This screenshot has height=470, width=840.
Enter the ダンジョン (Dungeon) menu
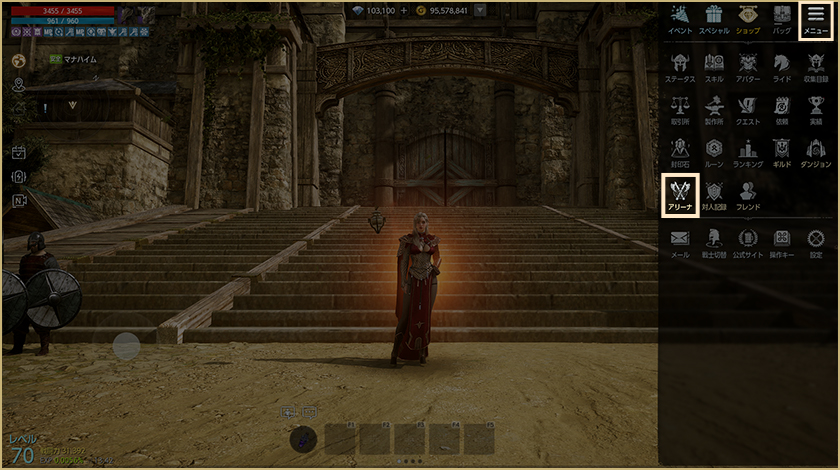[816, 152]
